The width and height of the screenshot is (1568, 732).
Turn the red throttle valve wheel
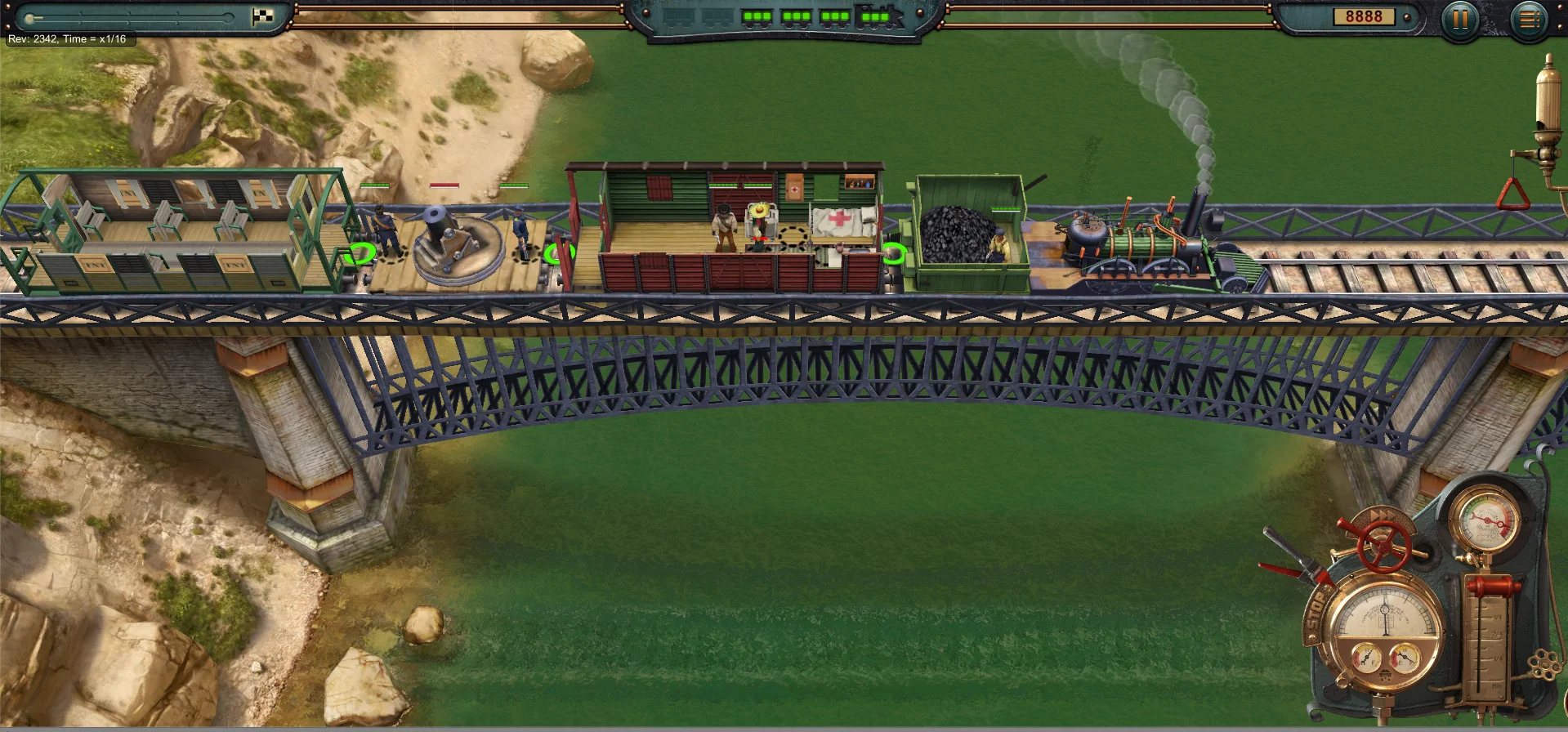[x=1384, y=546]
